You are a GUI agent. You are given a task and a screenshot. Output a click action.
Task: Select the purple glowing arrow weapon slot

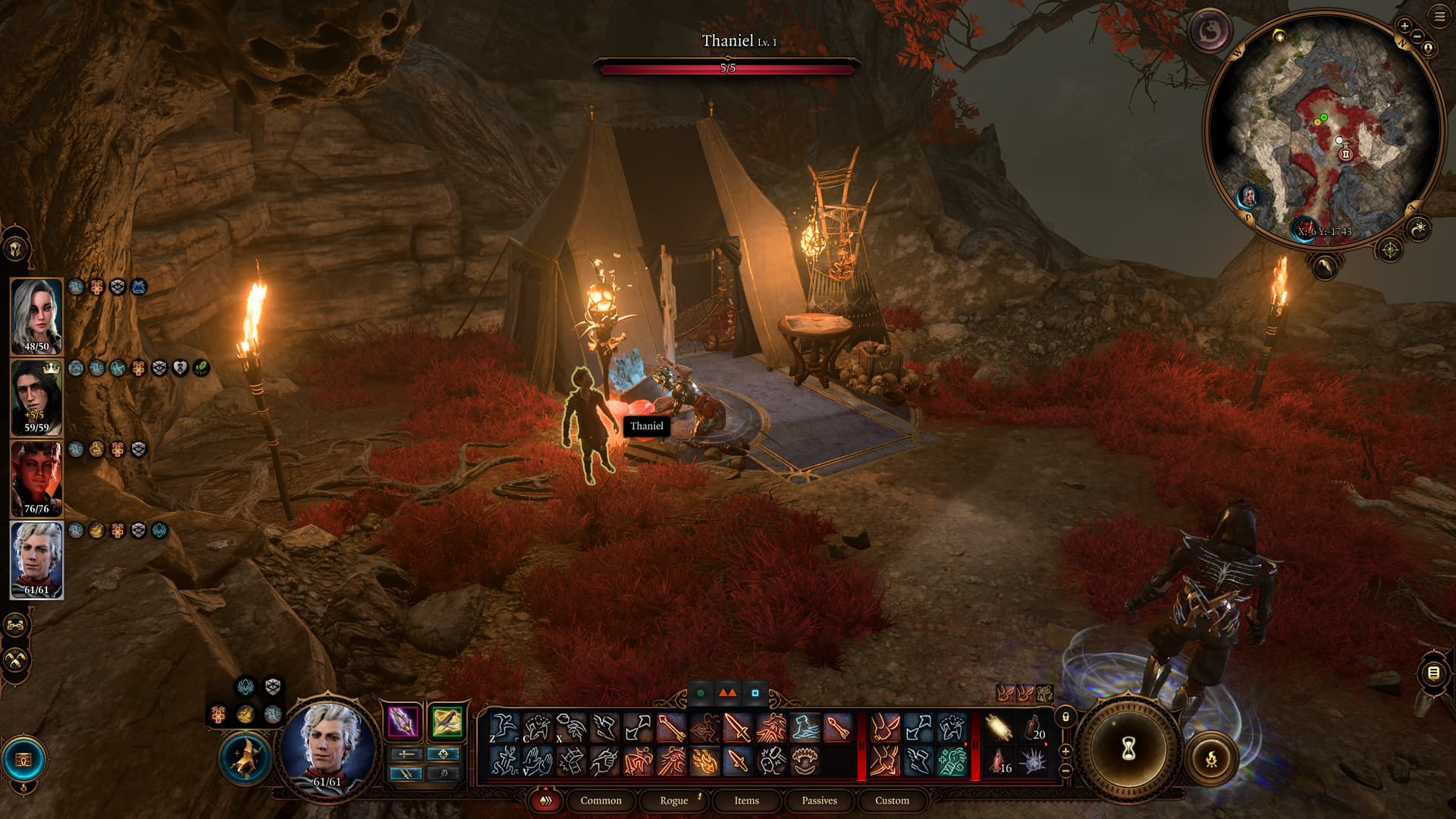403,722
